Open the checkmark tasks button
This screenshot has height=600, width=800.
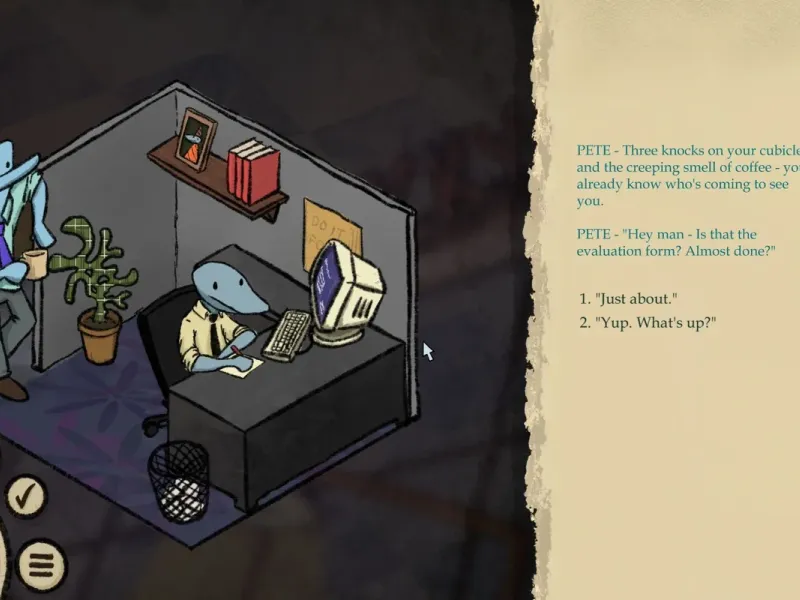pos(27,496)
